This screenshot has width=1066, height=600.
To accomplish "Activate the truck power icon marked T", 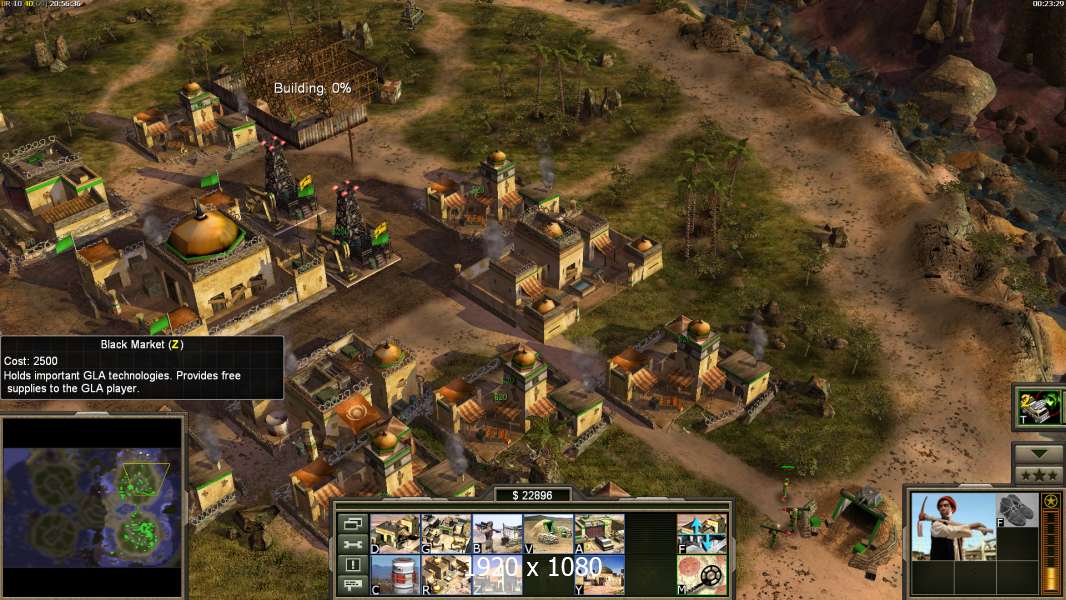I will [1040, 407].
